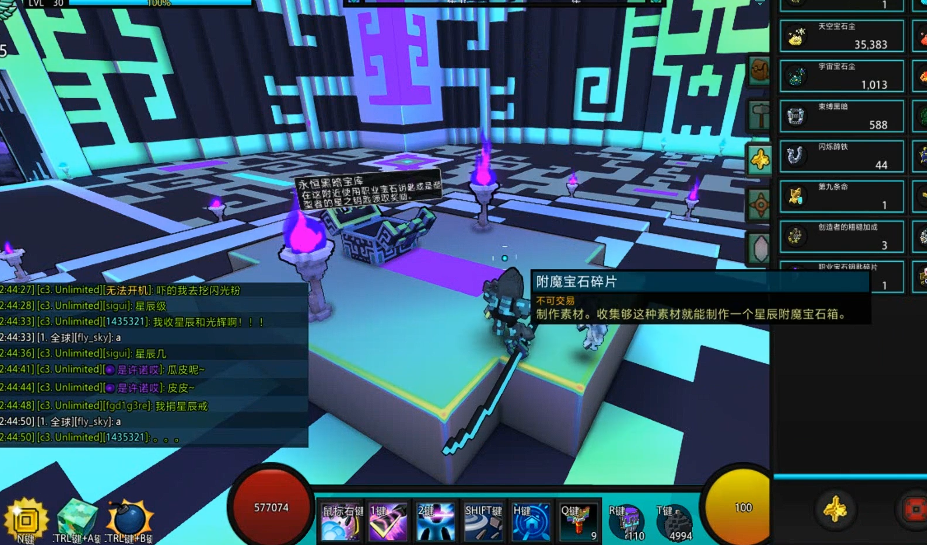Activate the blue swirl H key ability
Image resolution: width=927 pixels, height=545 pixels.
coord(531,522)
